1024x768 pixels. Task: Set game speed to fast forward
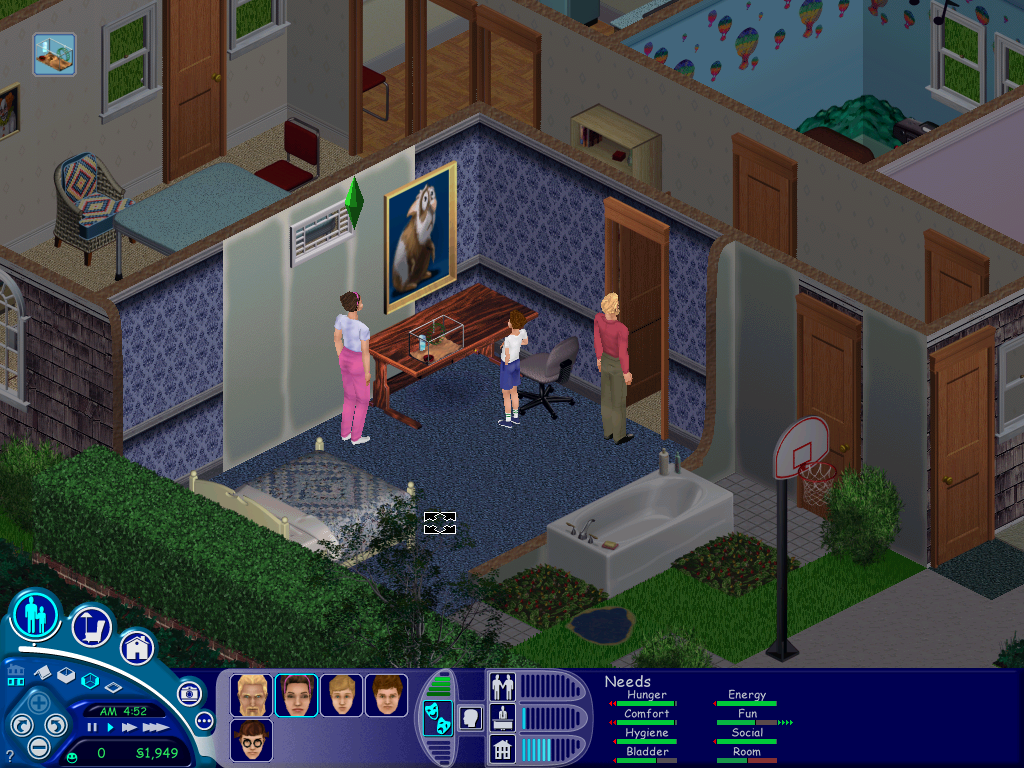pos(129,727)
